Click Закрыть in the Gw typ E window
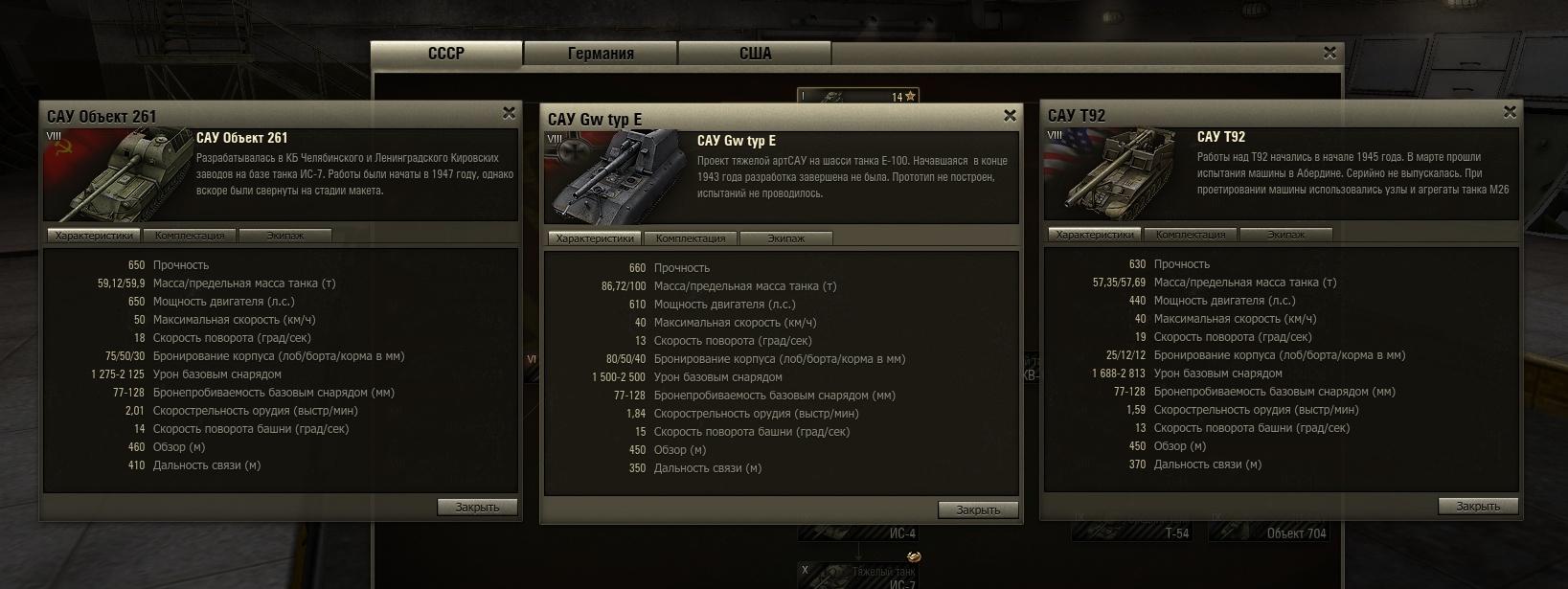Image resolution: width=1568 pixels, height=589 pixels. coord(978,510)
